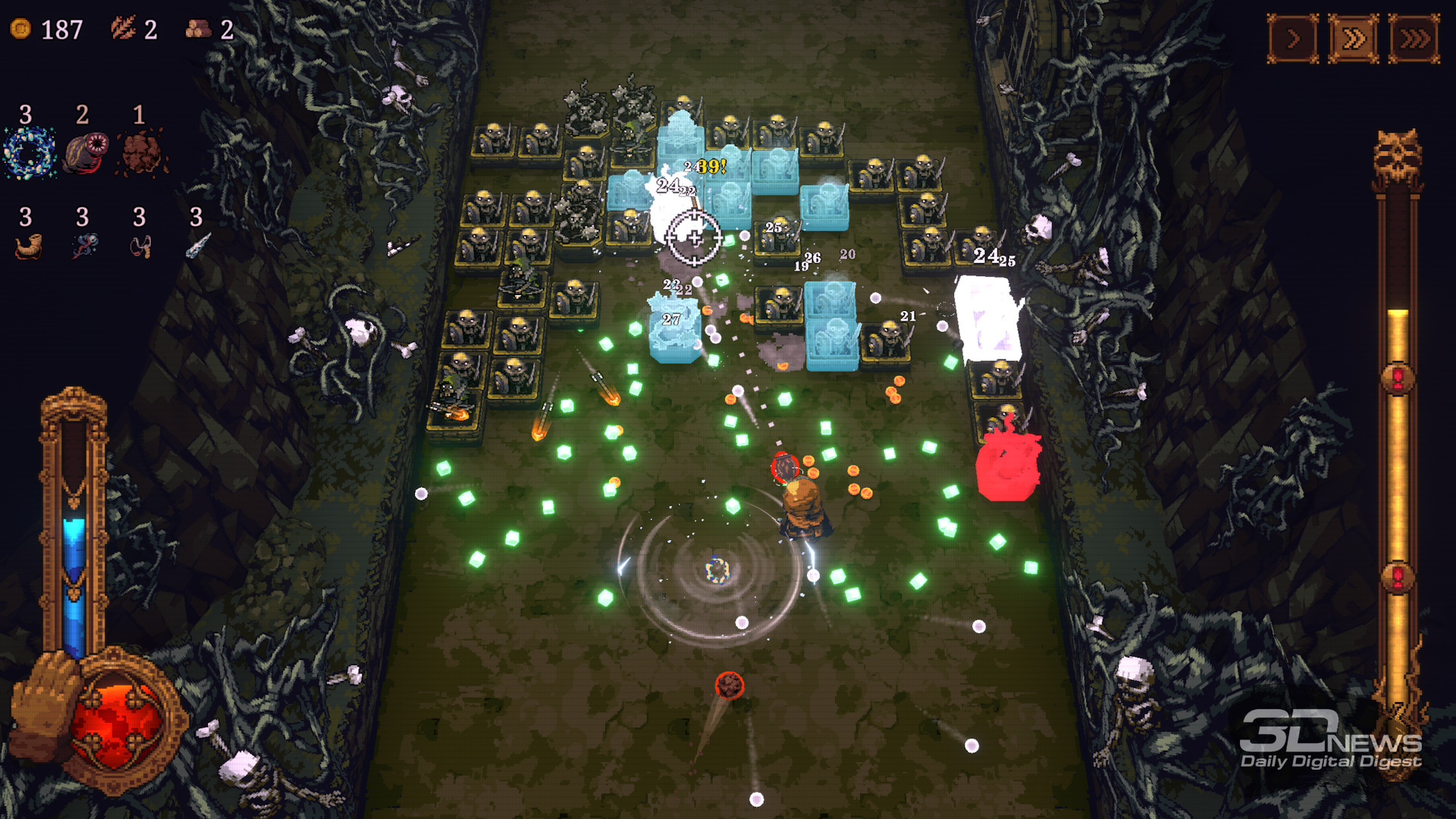The image size is (1456, 819).
Task: Select the double-arrow speed button
Action: 1354,39
